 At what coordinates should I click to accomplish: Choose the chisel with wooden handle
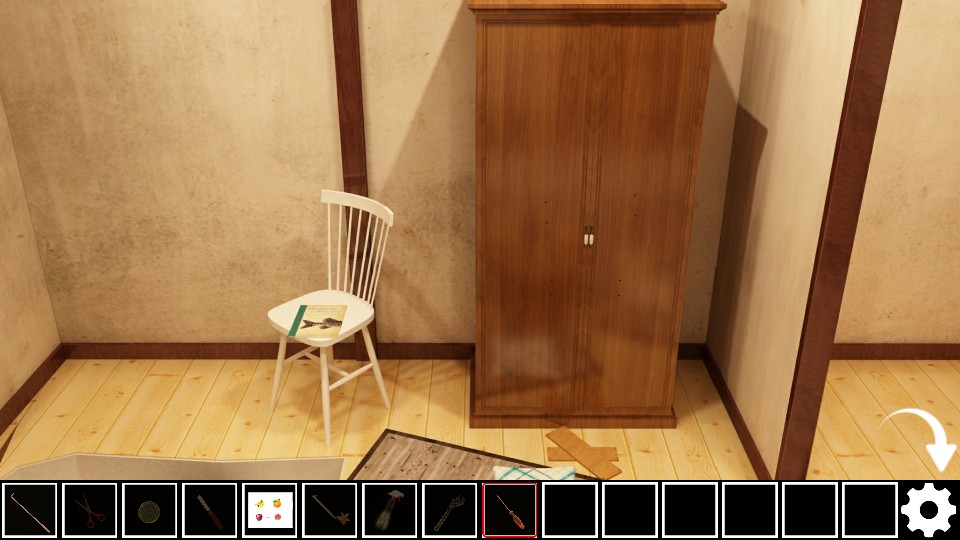coord(210,510)
